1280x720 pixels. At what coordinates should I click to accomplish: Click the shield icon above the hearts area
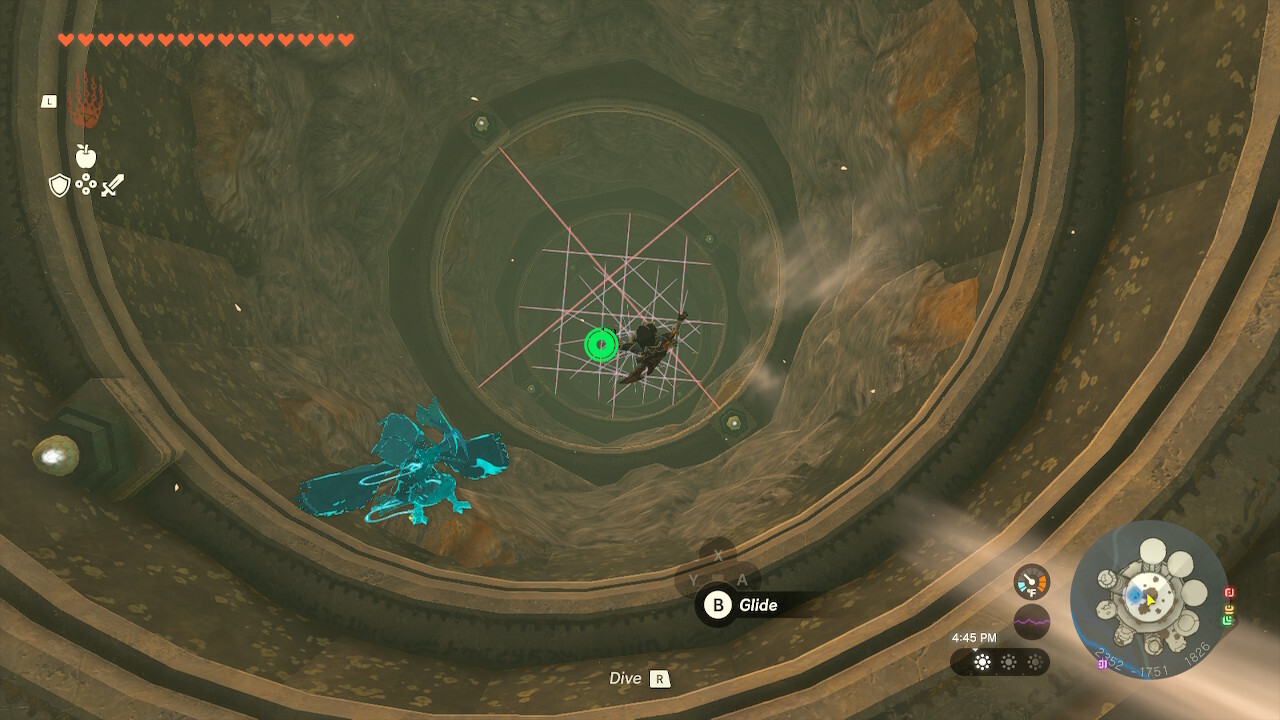[x=59, y=184]
